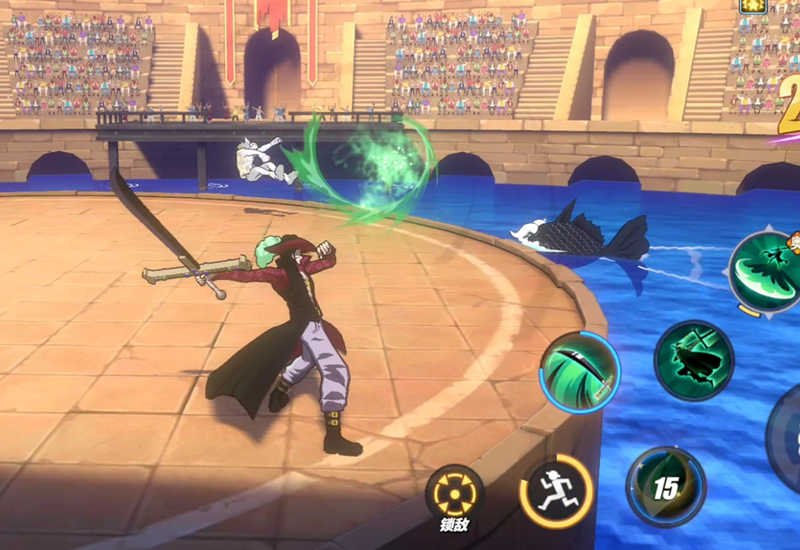Trigger the caped swordsman silhouette skill

pyautogui.click(x=693, y=360)
